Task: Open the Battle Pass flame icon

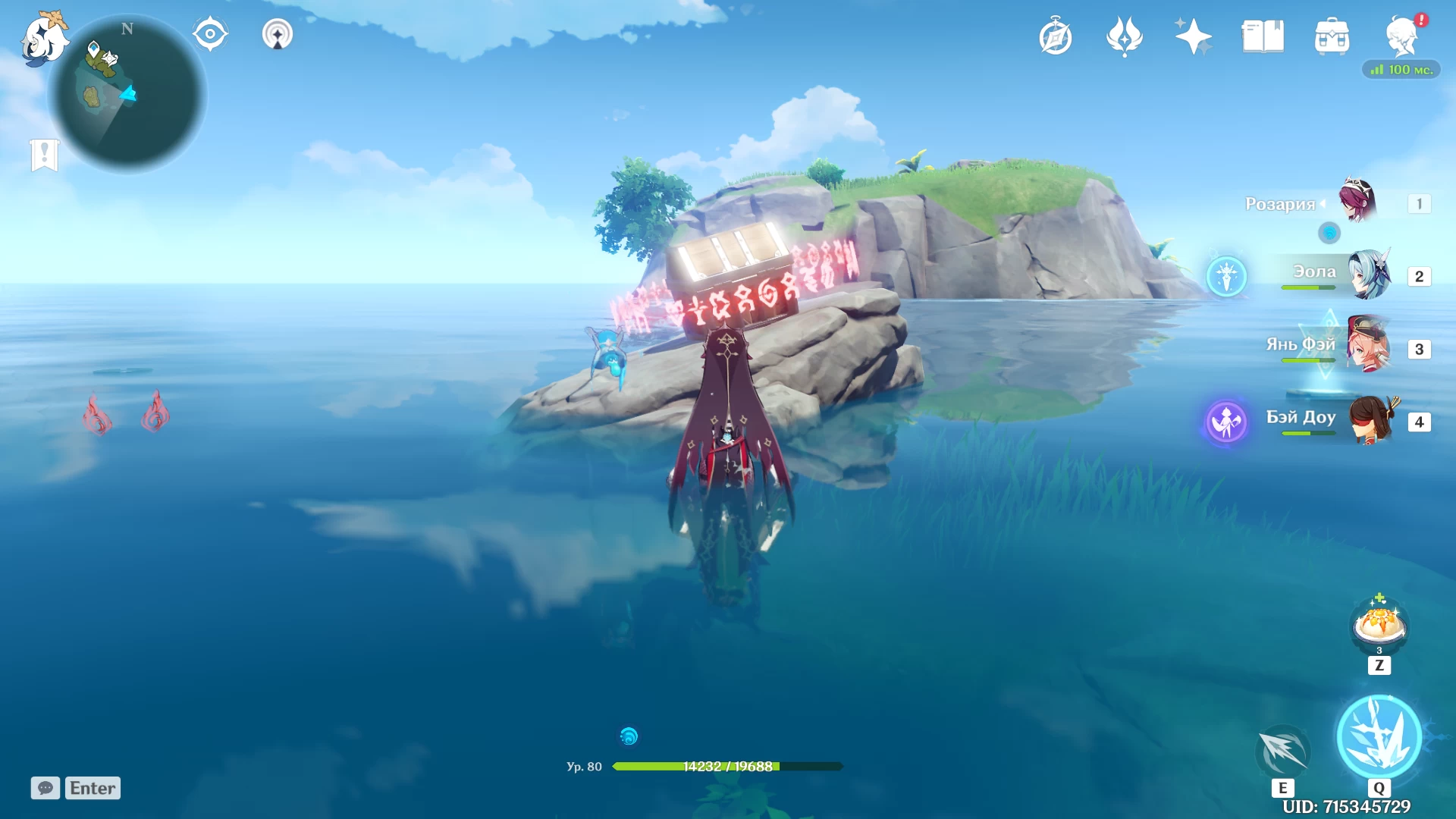Action: (x=1125, y=36)
